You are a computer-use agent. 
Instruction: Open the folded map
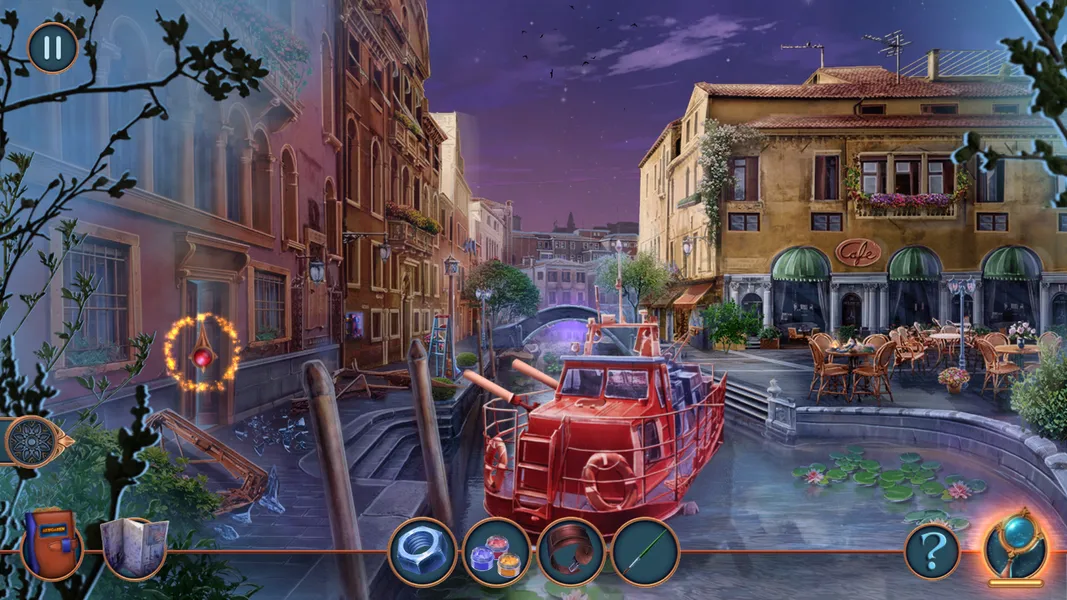point(134,548)
